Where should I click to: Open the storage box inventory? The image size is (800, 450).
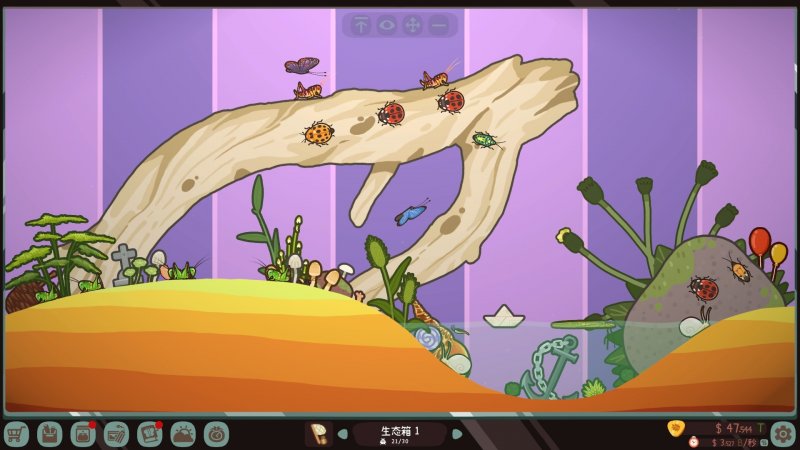click(50, 434)
